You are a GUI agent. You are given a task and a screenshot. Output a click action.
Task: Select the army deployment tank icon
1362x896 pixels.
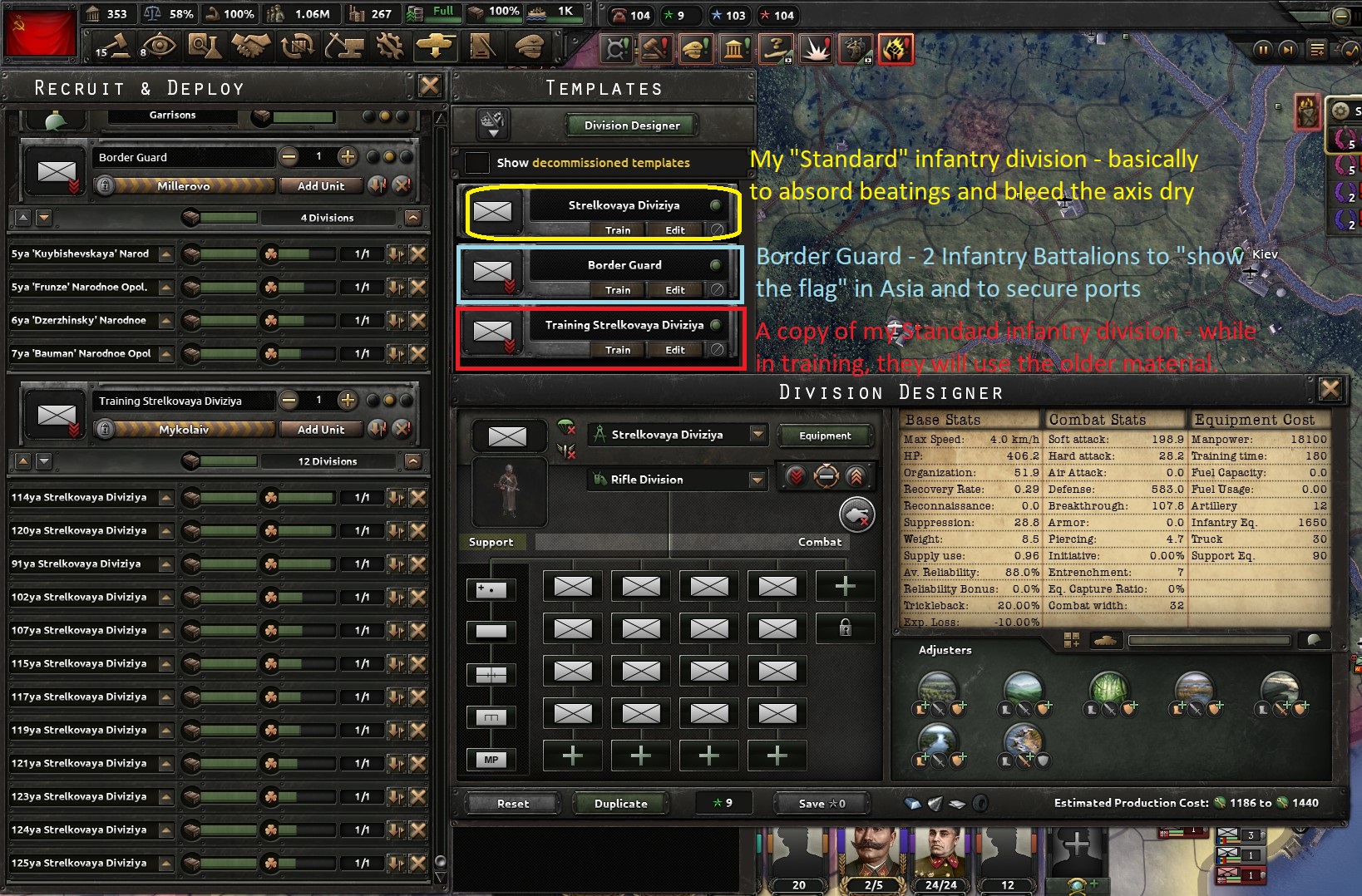[437, 47]
